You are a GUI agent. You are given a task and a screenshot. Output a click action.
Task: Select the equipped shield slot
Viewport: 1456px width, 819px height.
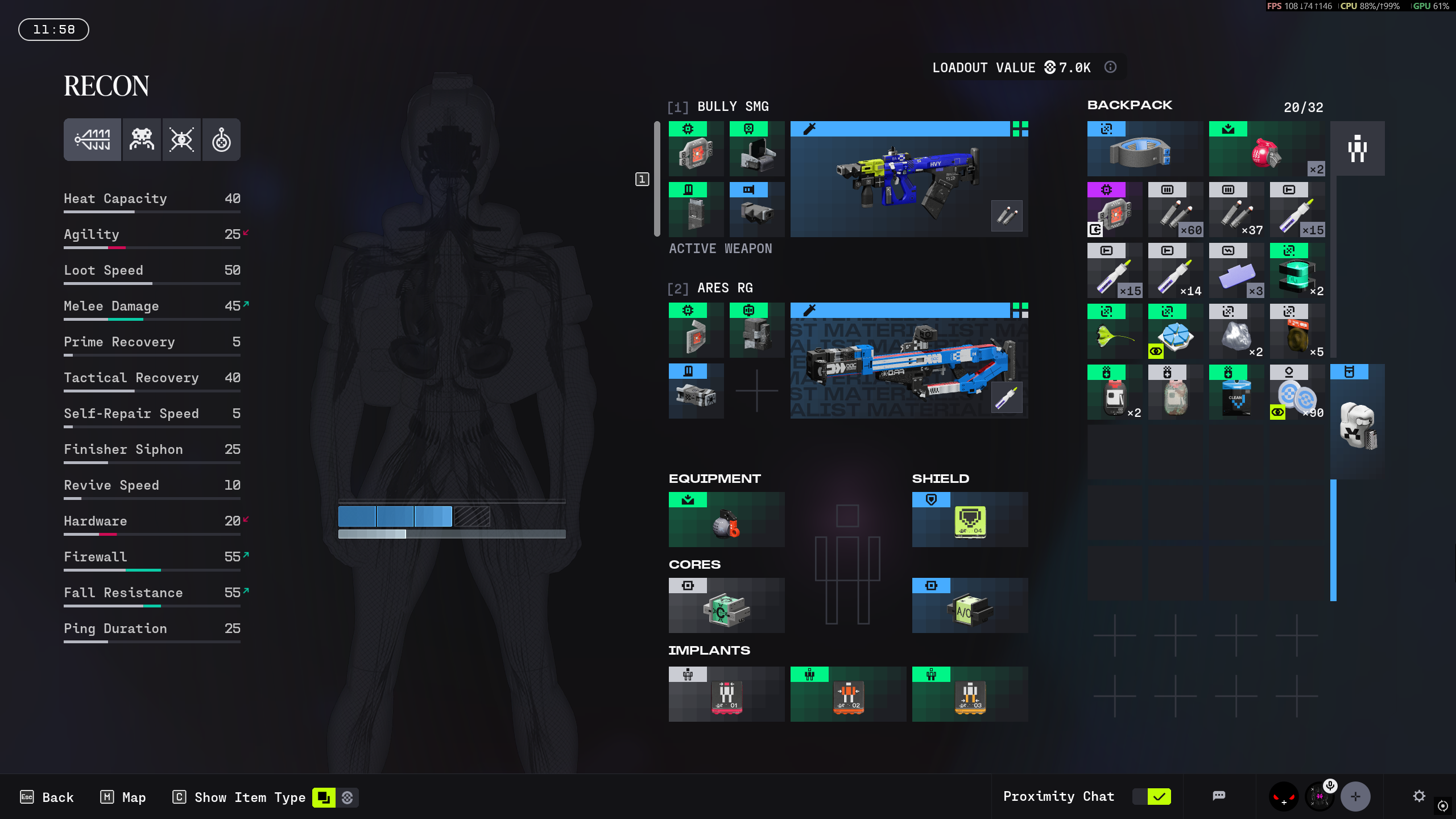pos(970,520)
